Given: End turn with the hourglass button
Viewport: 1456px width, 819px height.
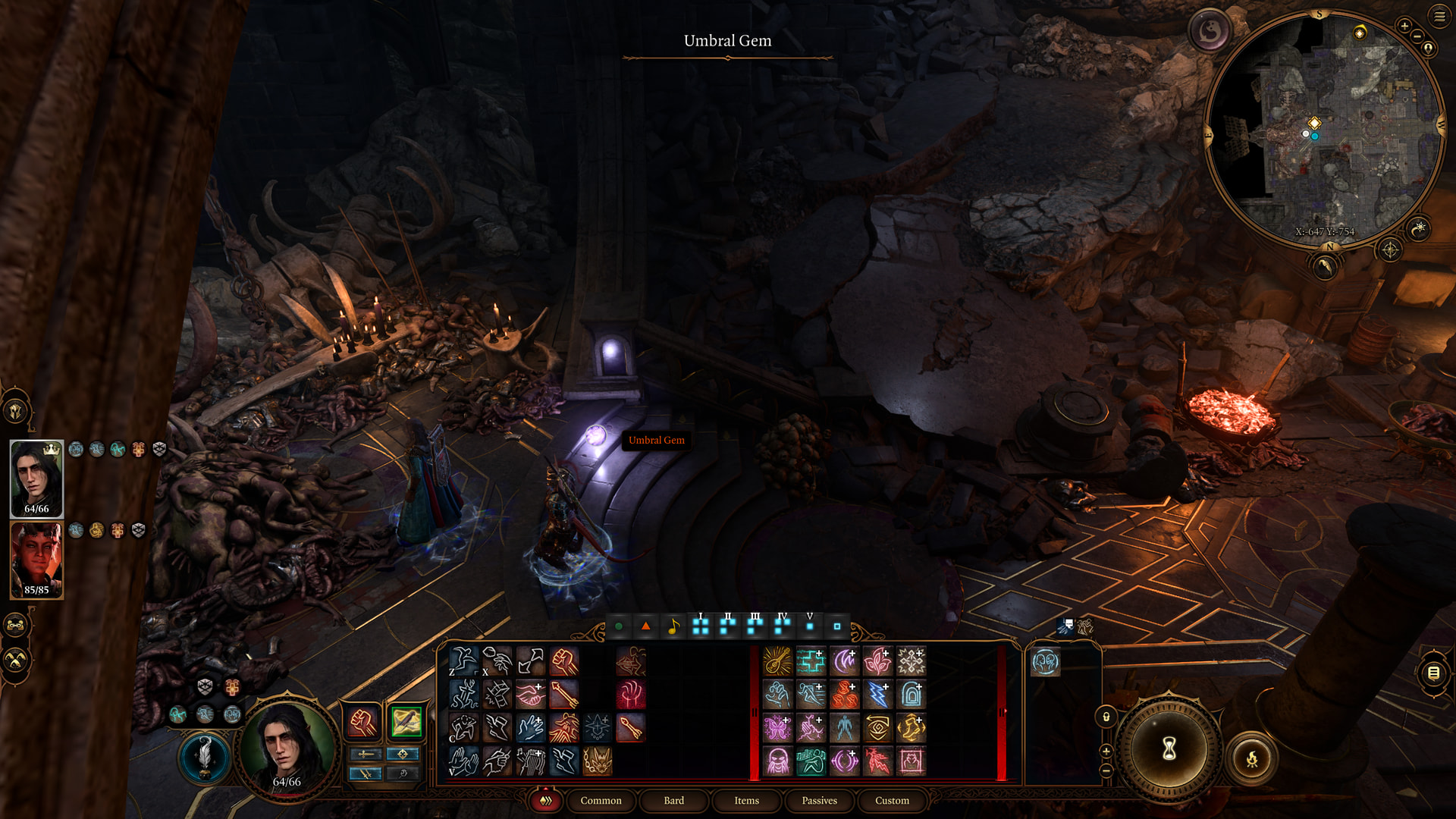Looking at the screenshot, I should pyautogui.click(x=1169, y=749).
